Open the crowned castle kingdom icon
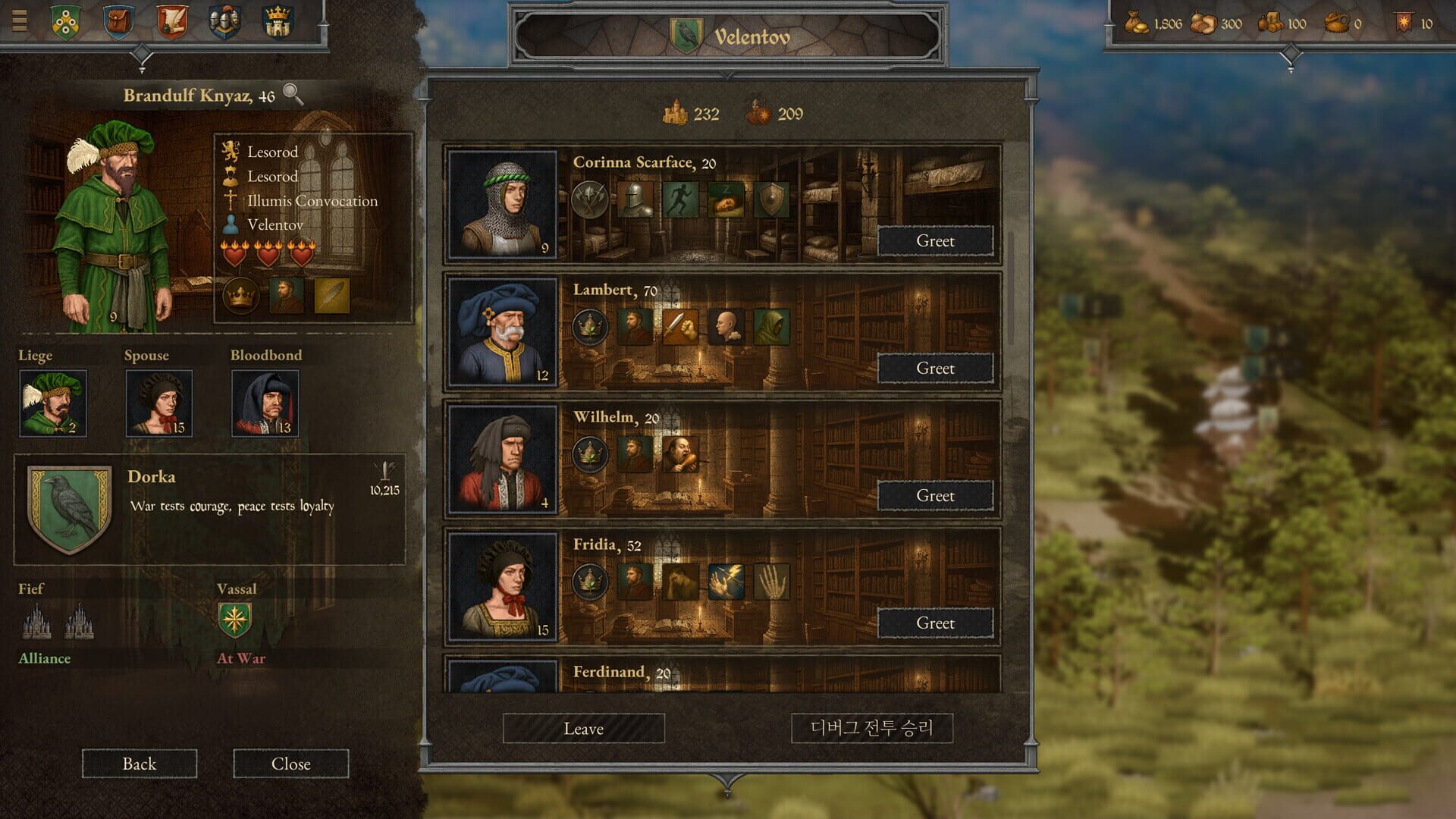Screen dimensions: 1456x819 [278, 20]
